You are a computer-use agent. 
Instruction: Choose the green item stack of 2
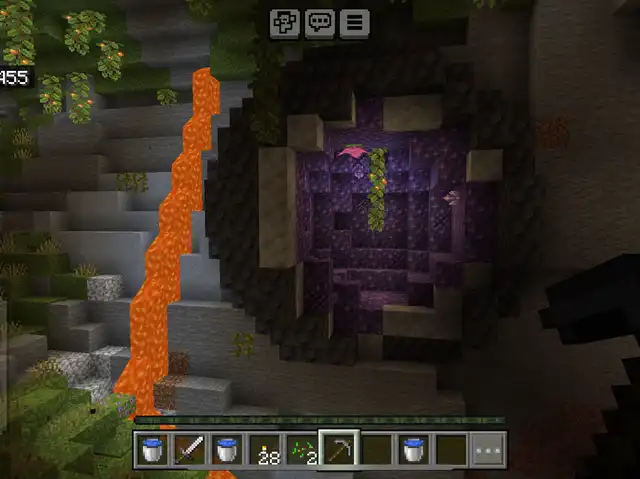tap(302, 450)
